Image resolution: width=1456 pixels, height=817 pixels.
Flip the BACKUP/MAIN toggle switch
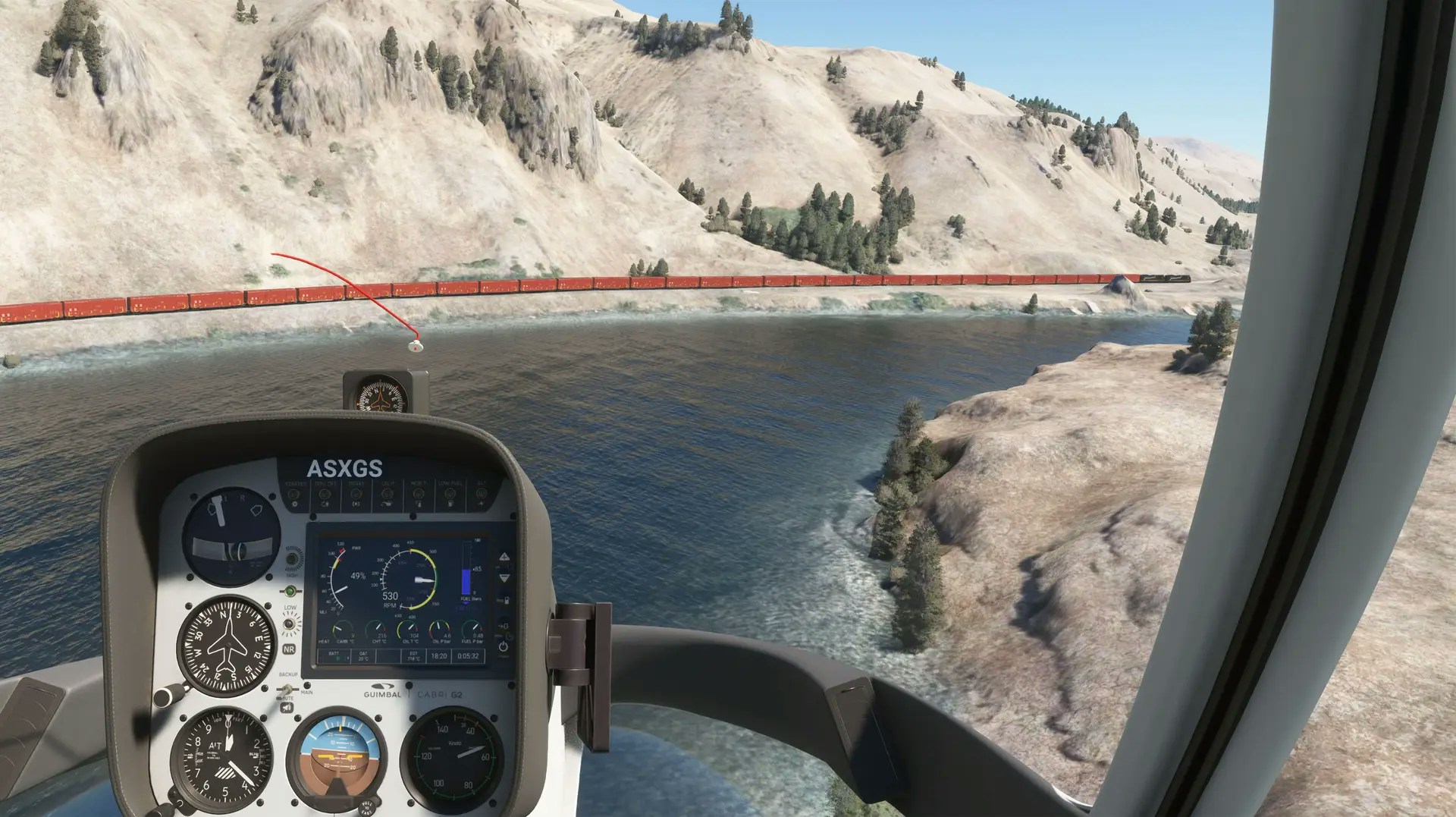pos(287,689)
